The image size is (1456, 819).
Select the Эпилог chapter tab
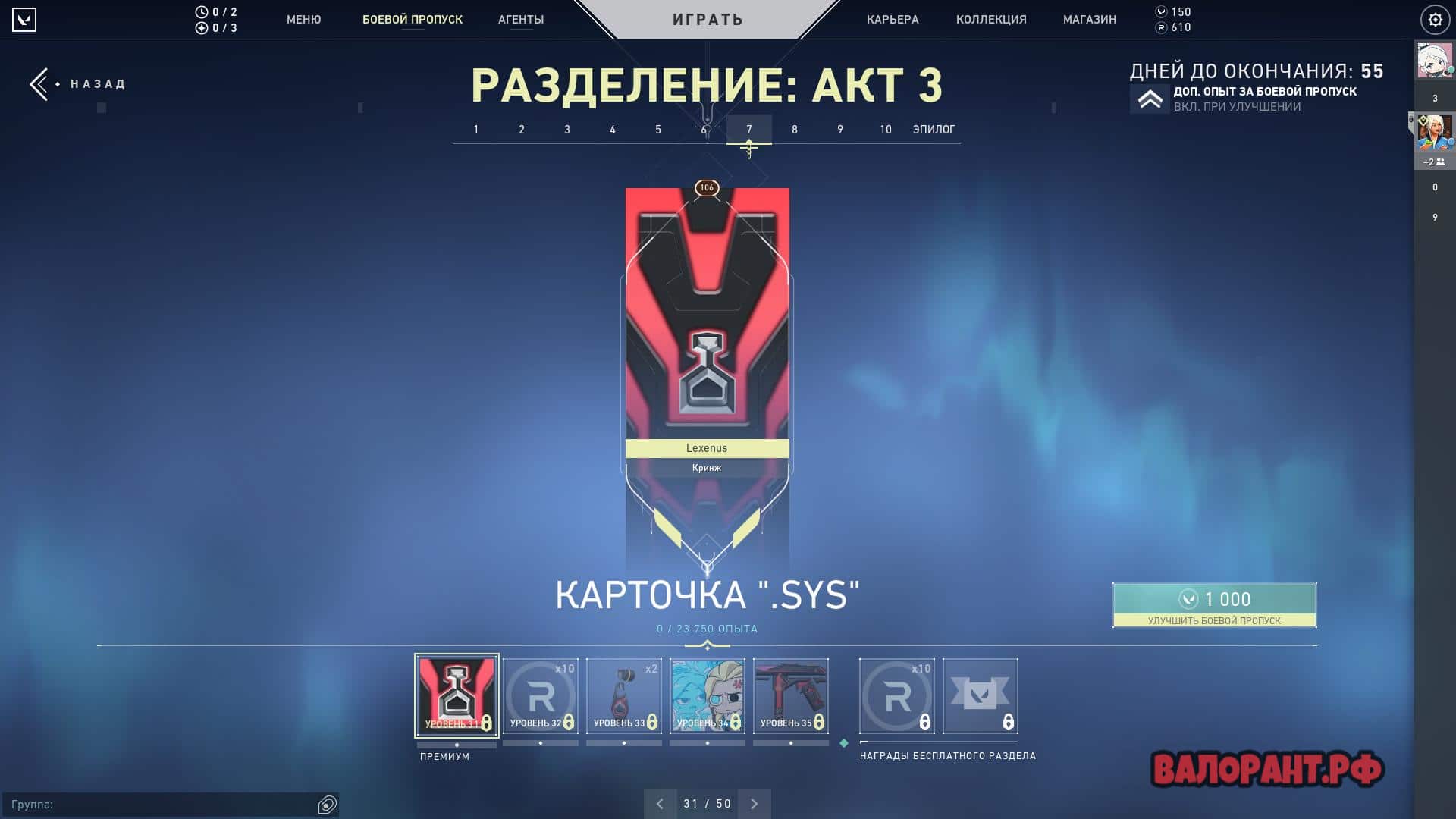pos(934,130)
